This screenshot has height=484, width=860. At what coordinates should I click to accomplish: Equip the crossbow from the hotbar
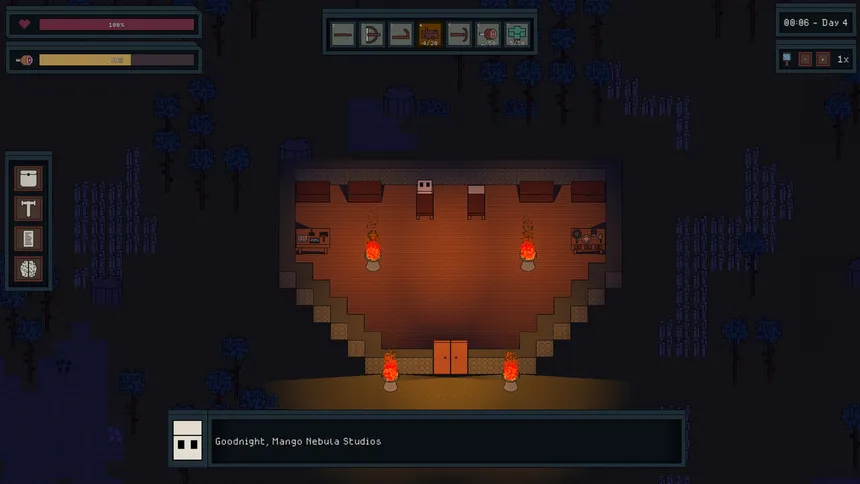(372, 35)
